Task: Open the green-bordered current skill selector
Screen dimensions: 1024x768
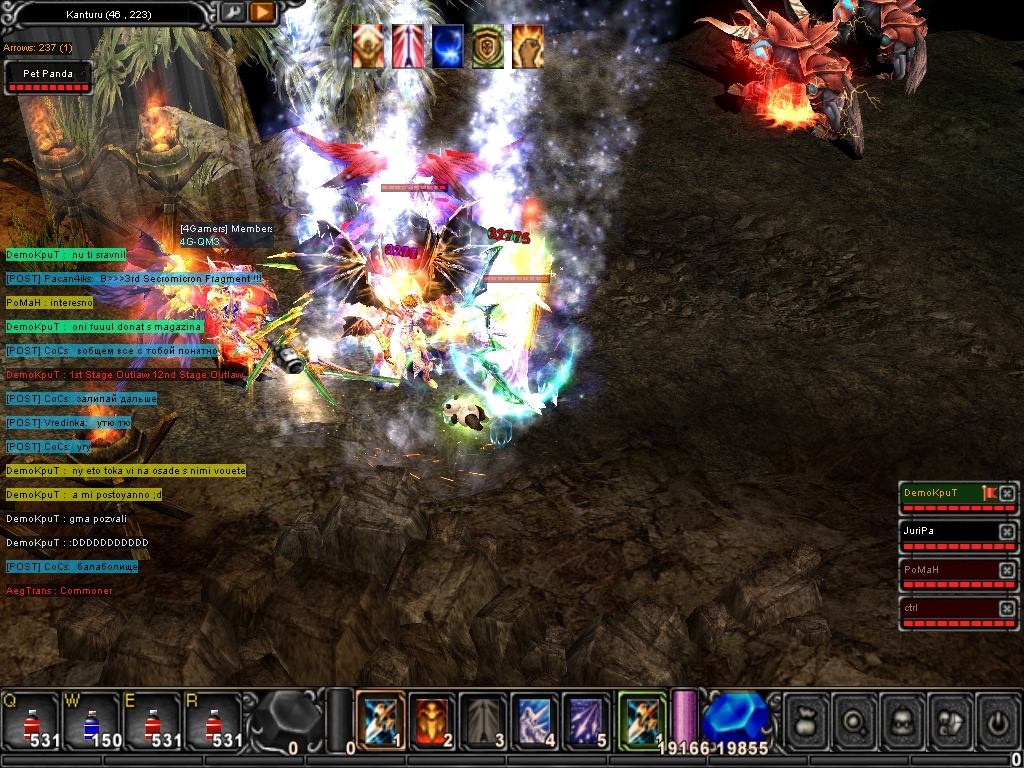Action: pos(642,720)
